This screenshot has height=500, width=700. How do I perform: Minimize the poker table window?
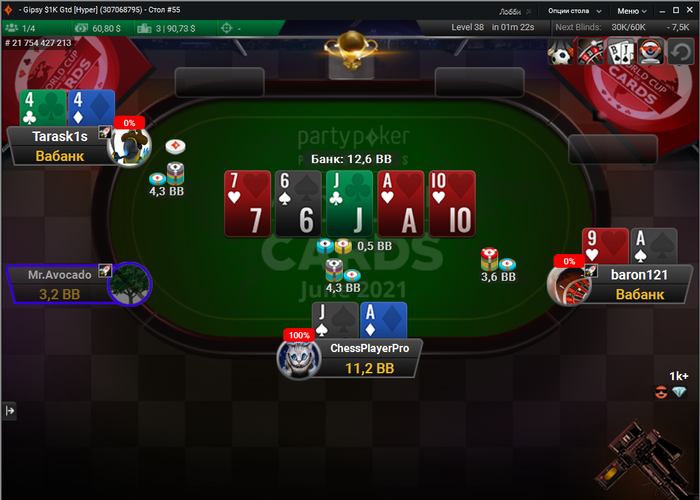click(664, 10)
